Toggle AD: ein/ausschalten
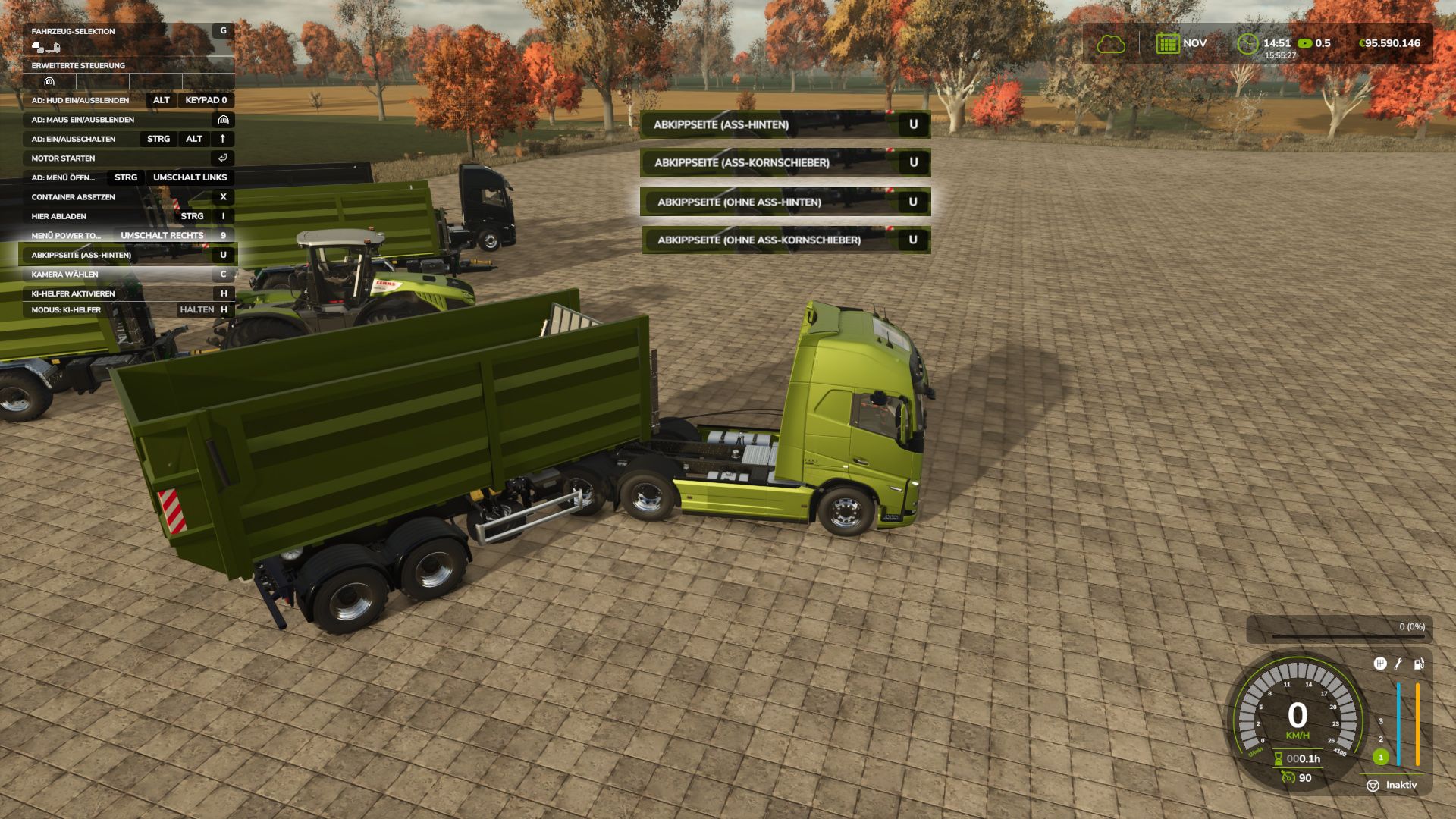Viewport: 1456px width, 819px height. click(72, 139)
